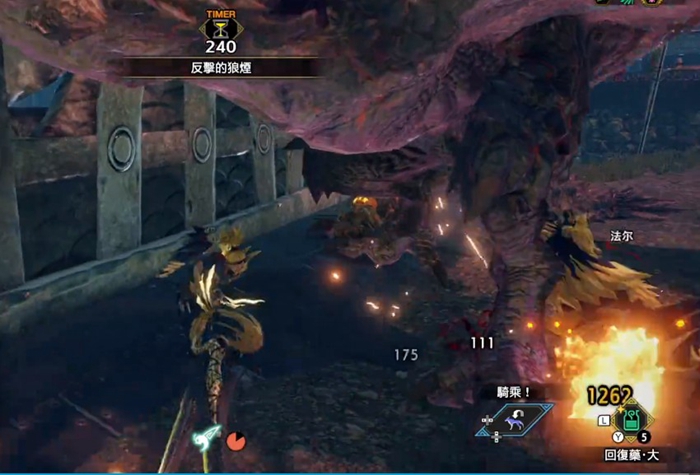
Task: Open the 反擊的狼煙 quest banner
Action: coord(220,67)
